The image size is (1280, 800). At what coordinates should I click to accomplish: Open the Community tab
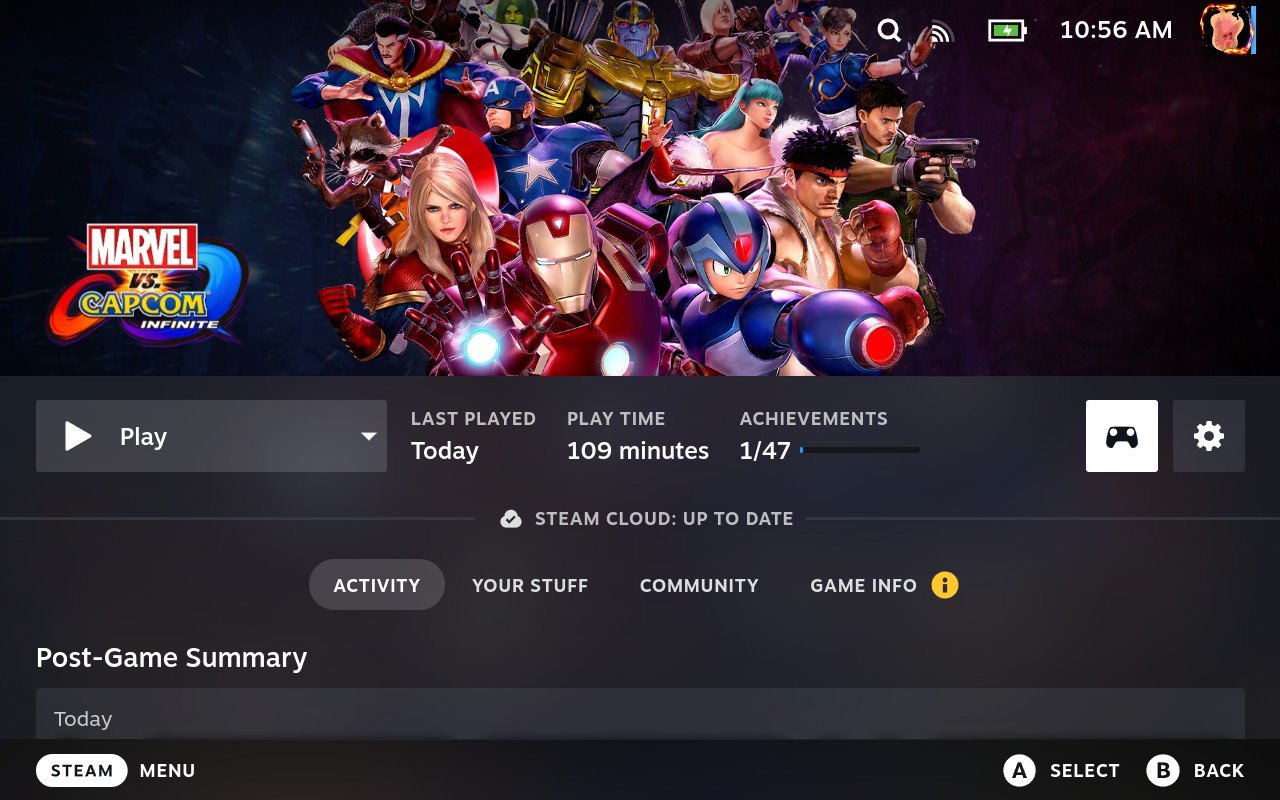coord(698,585)
